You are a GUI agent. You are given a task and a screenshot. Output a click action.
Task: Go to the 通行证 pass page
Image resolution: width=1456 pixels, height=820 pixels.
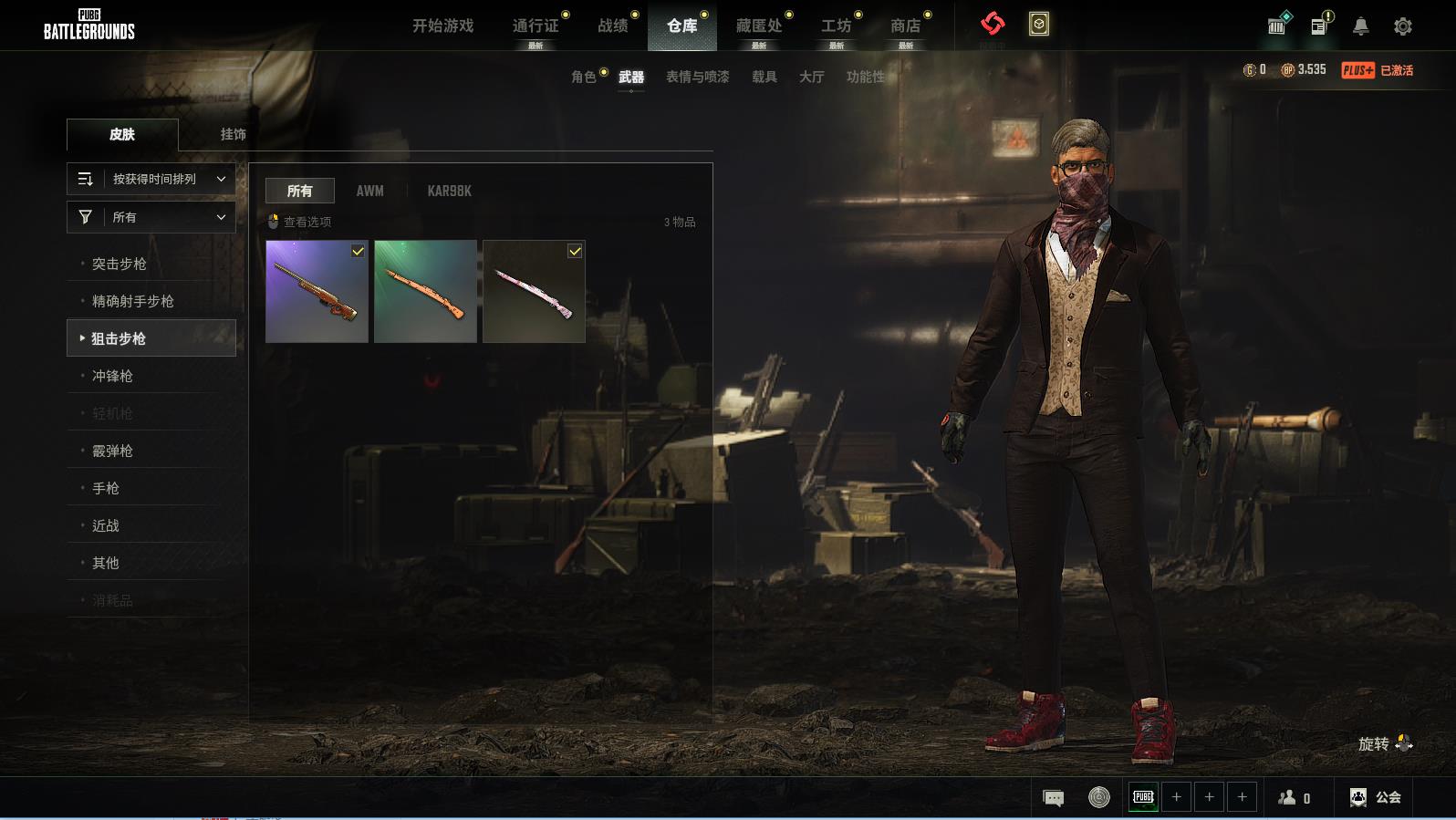pyautogui.click(x=536, y=26)
